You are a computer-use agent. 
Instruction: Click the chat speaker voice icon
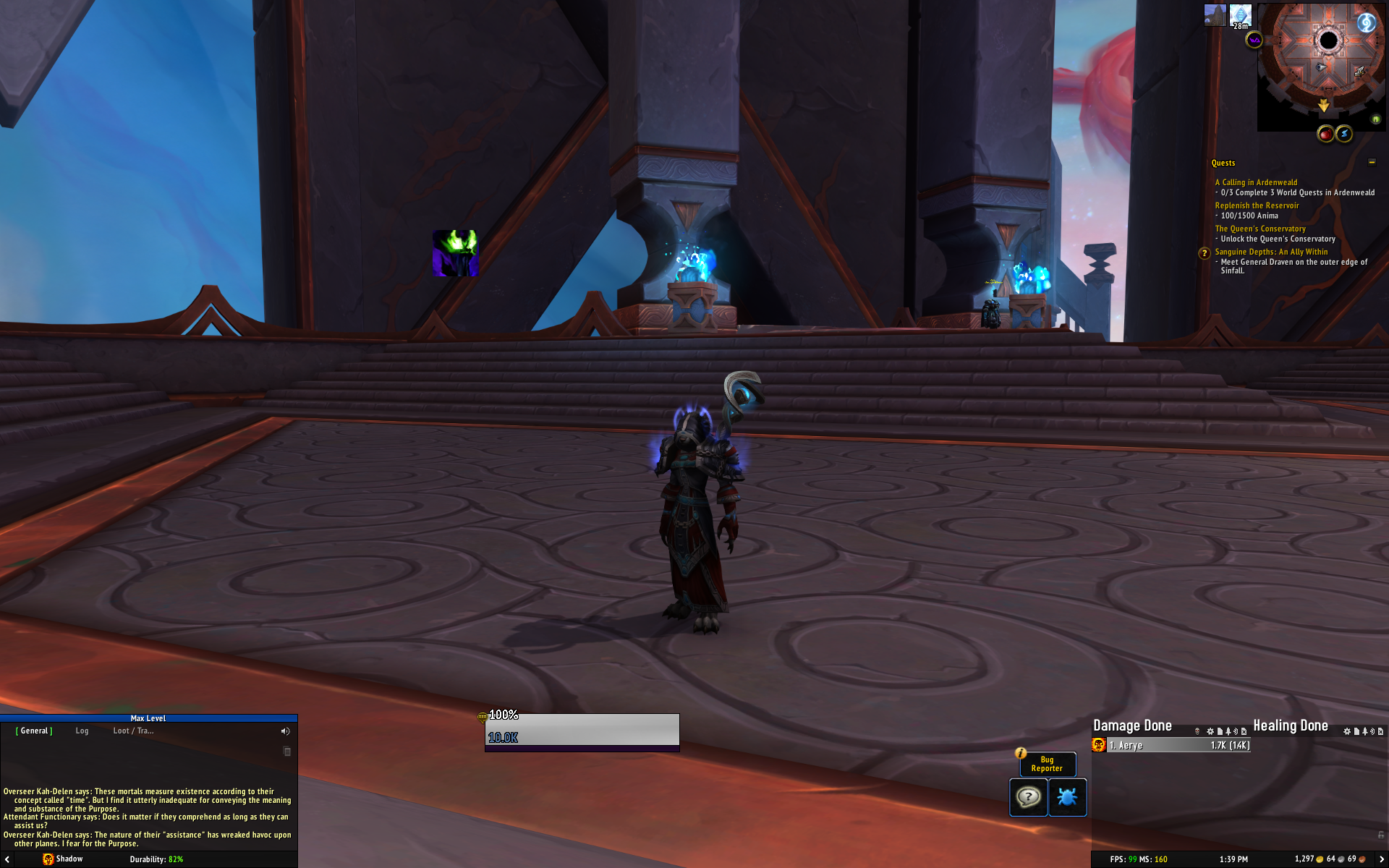point(285,731)
